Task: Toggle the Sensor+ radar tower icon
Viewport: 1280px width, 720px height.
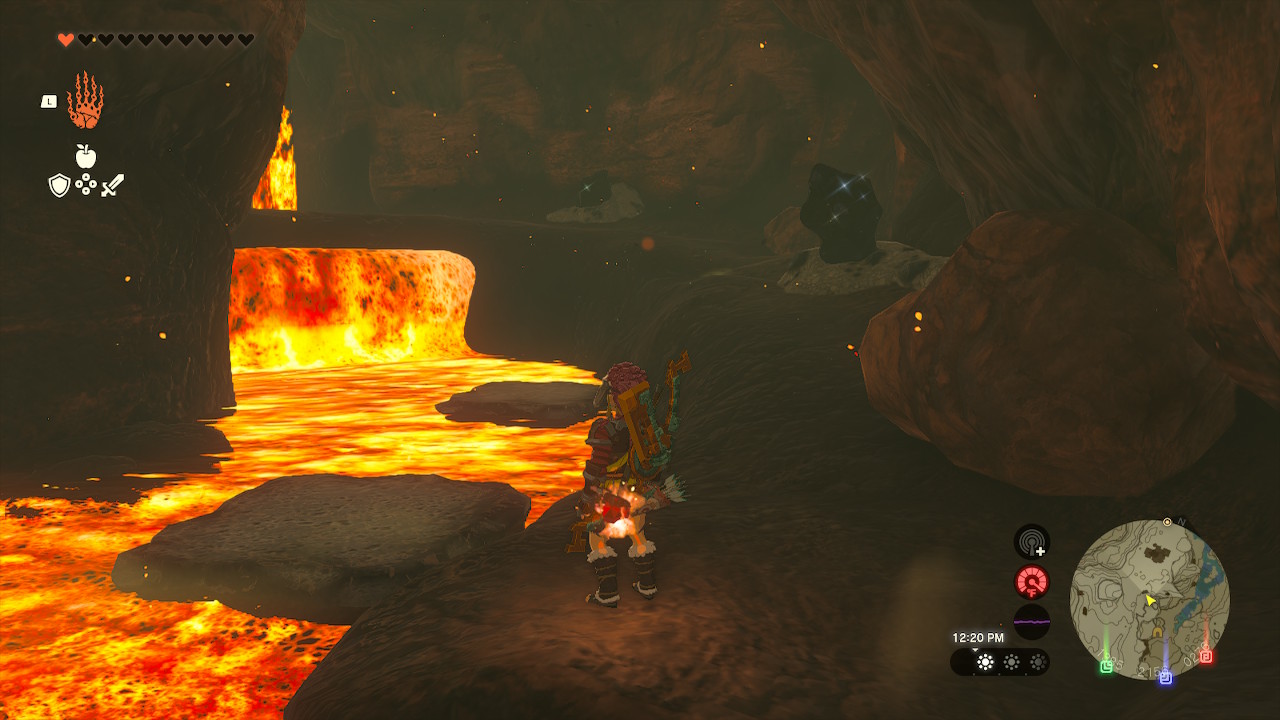Action: pyautogui.click(x=1032, y=542)
